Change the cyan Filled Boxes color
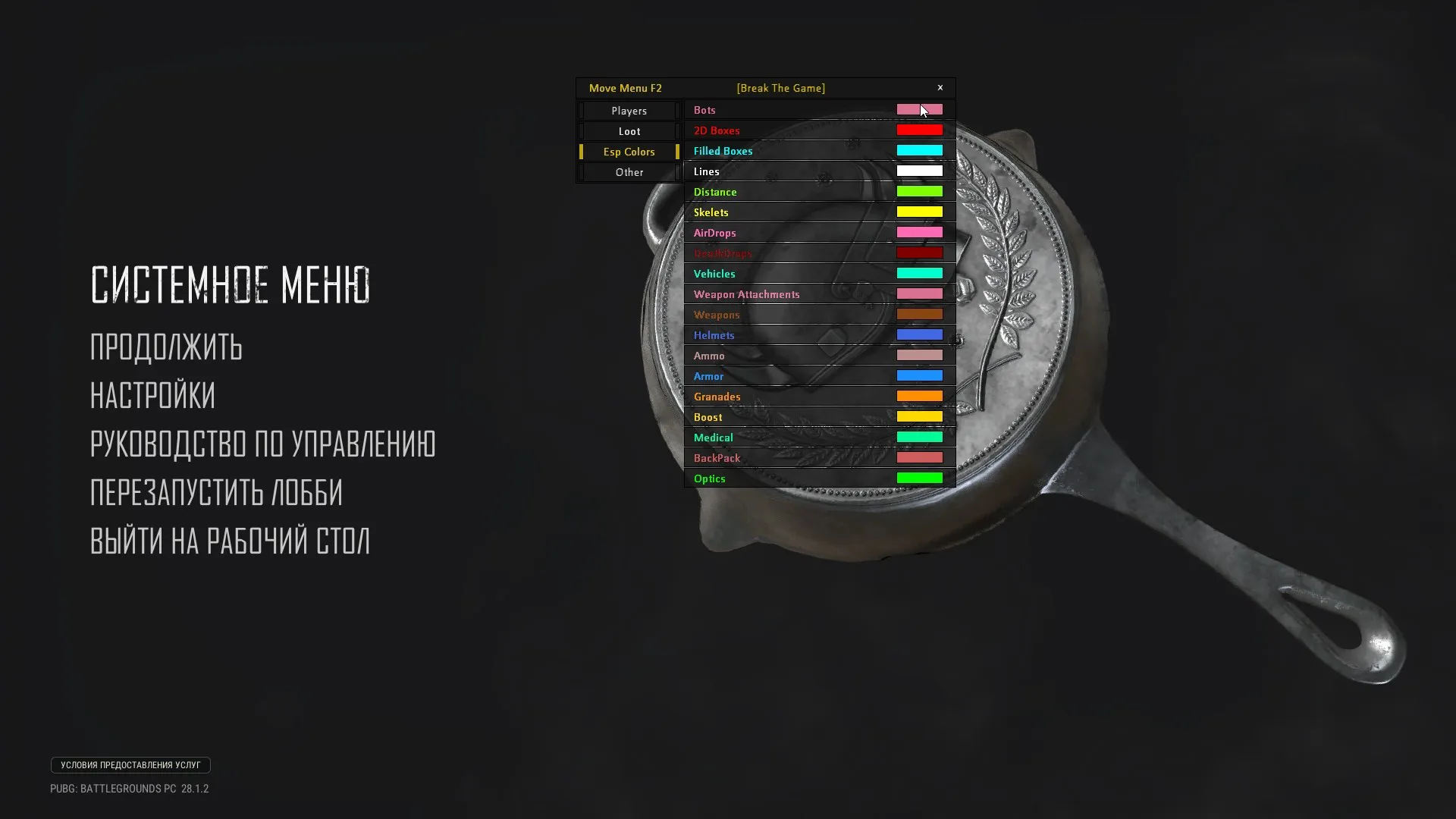Viewport: 1456px width, 819px height. click(919, 150)
